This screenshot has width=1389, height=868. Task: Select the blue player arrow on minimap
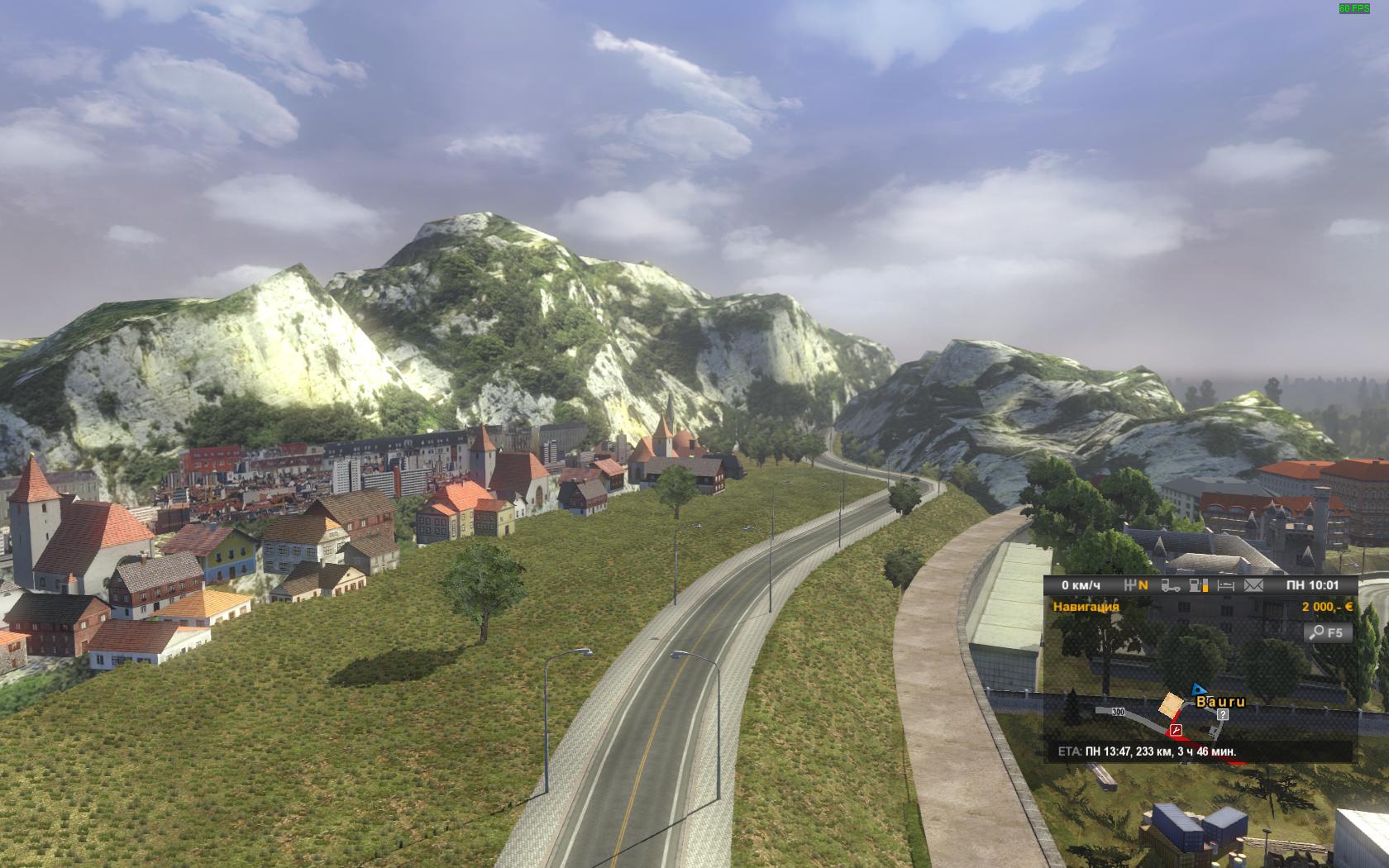tap(1197, 689)
